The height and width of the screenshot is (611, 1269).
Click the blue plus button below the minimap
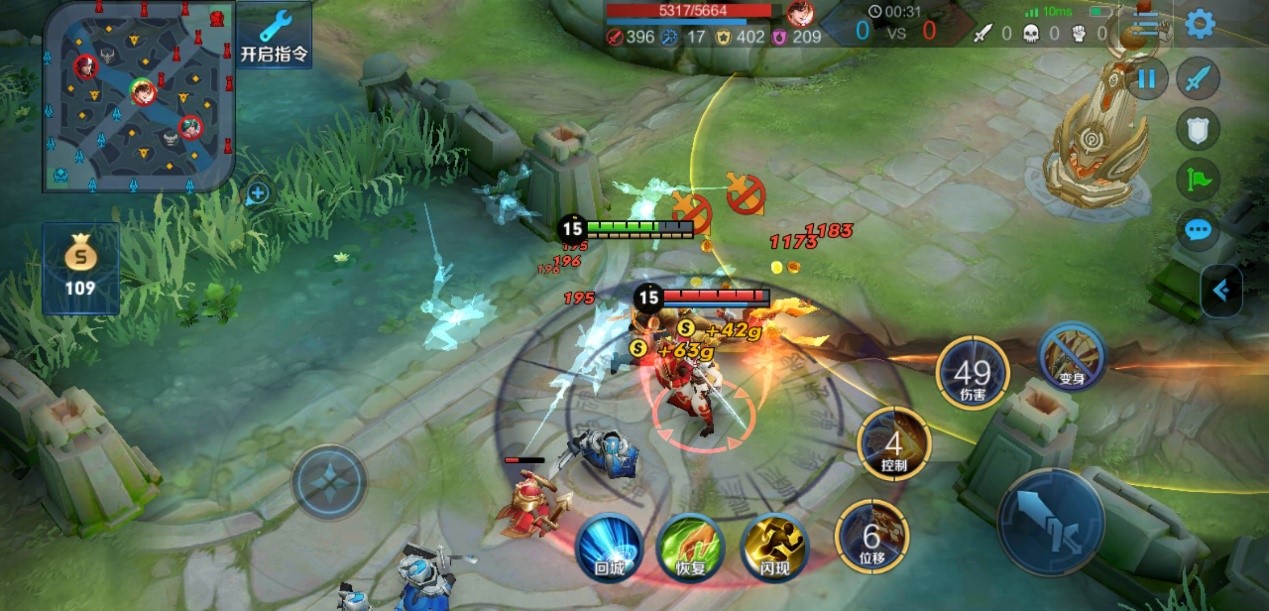pos(258,192)
